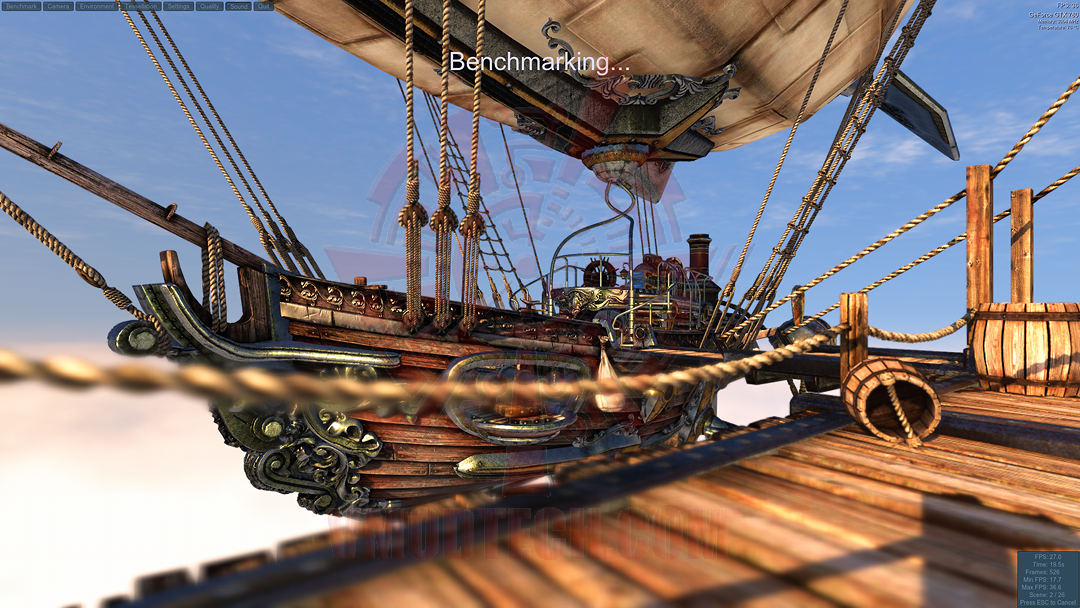This screenshot has width=1080, height=608.
Task: Open the Environment options
Action: click(x=96, y=6)
